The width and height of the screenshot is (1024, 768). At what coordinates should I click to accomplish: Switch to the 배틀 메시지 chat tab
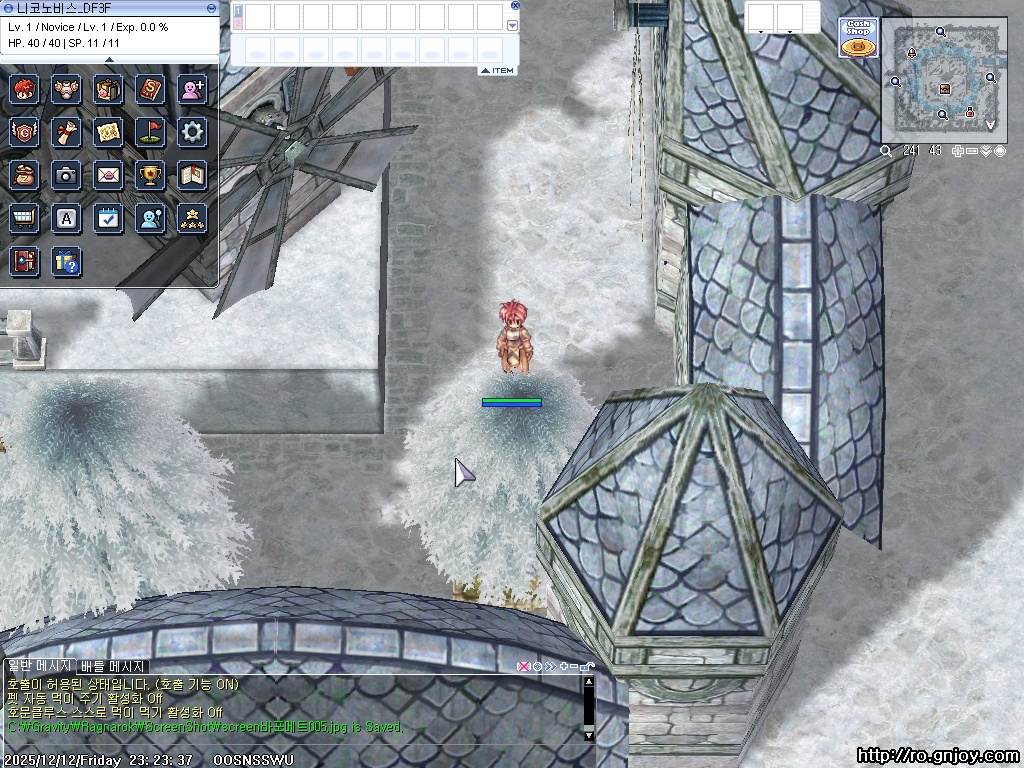113,666
